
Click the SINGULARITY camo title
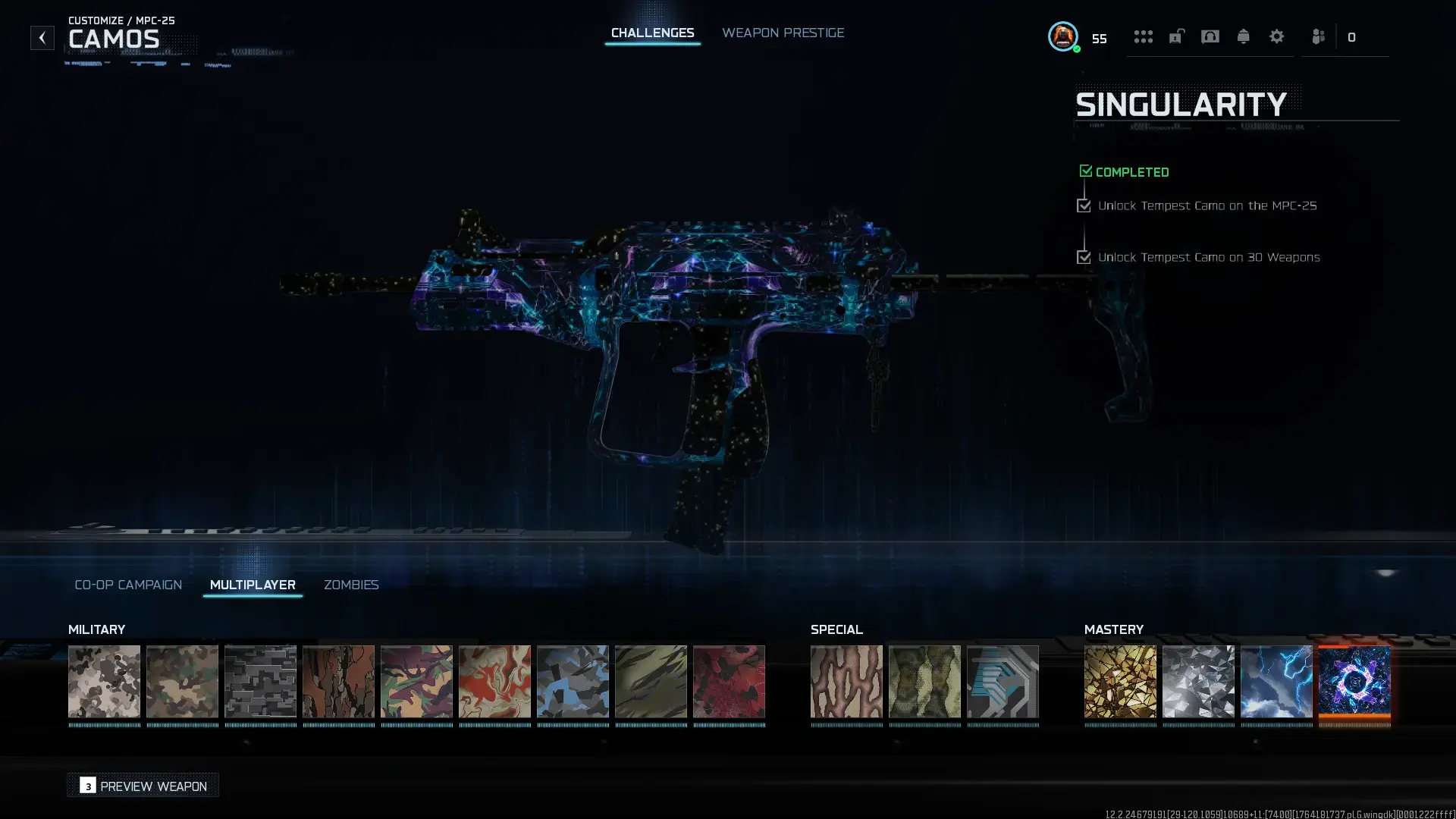pyautogui.click(x=1181, y=105)
